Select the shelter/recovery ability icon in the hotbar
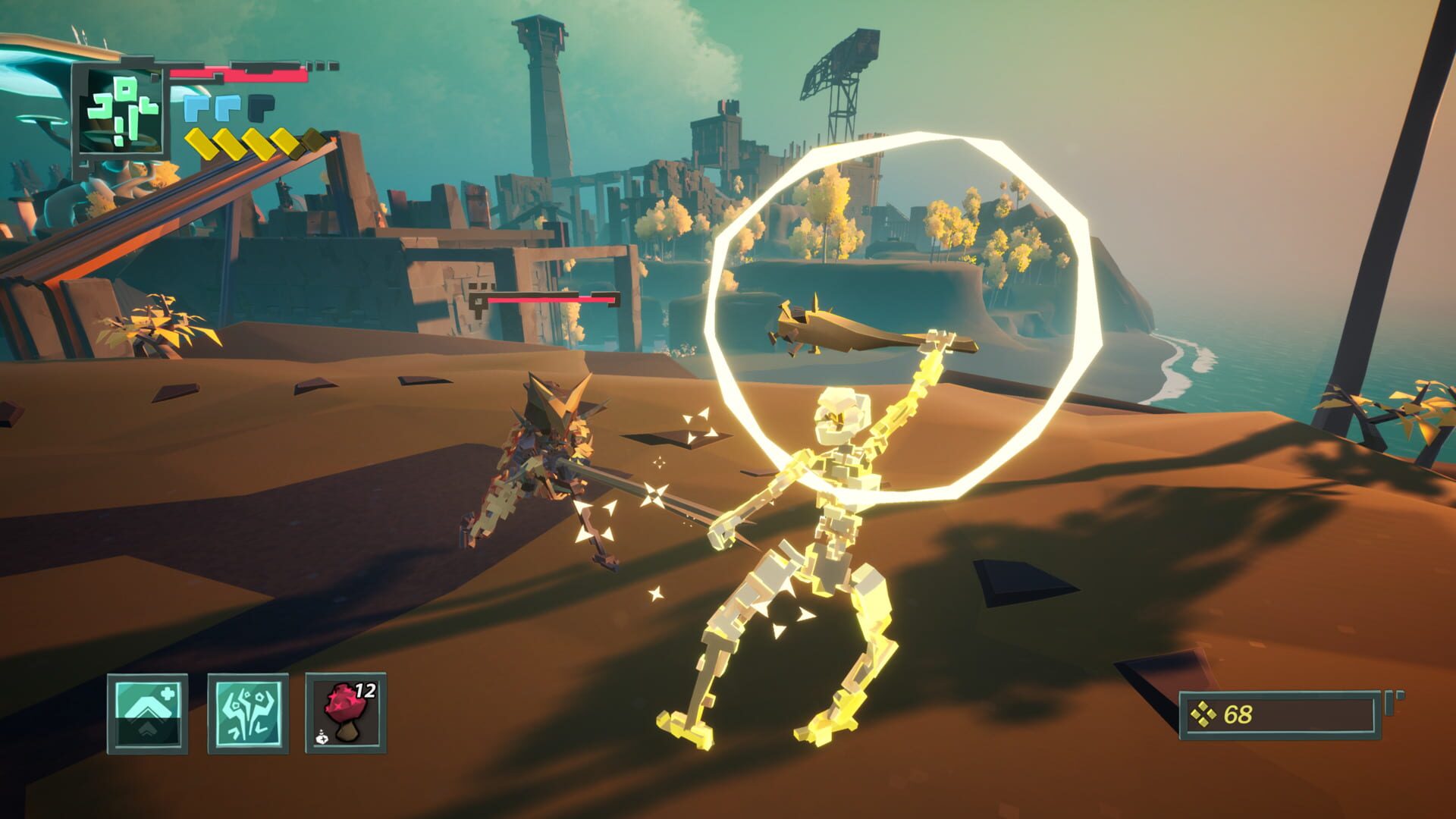 [x=146, y=714]
